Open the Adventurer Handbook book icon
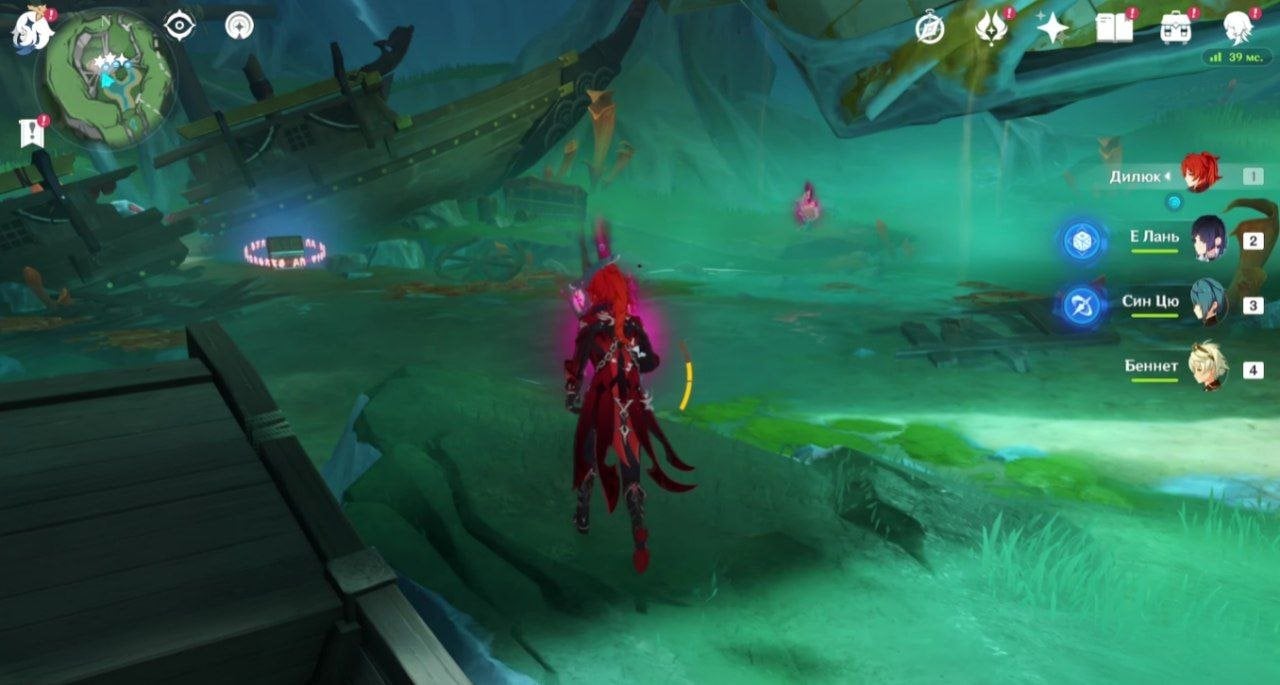1280x685 pixels. point(1114,28)
